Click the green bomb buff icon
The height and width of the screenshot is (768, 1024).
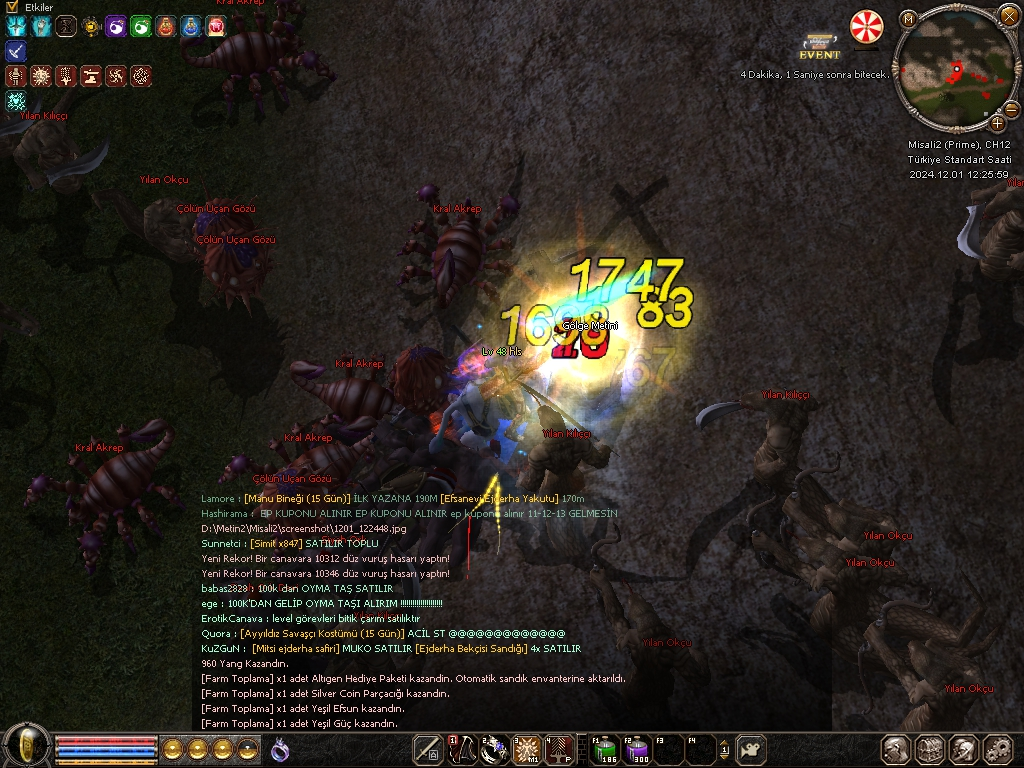[x=141, y=27]
